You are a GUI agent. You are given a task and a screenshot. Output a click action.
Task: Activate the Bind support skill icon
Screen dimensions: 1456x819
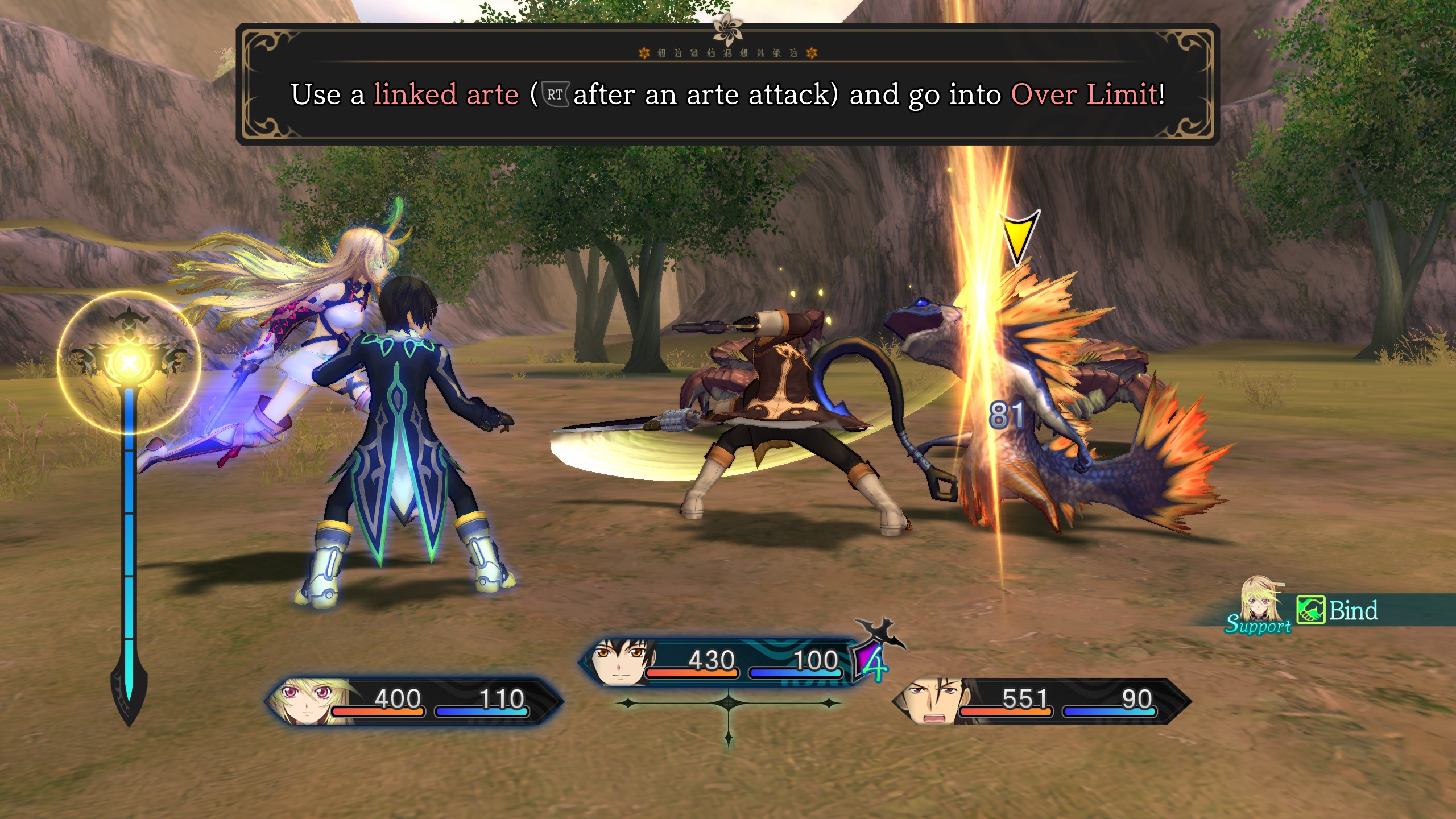click(1310, 610)
